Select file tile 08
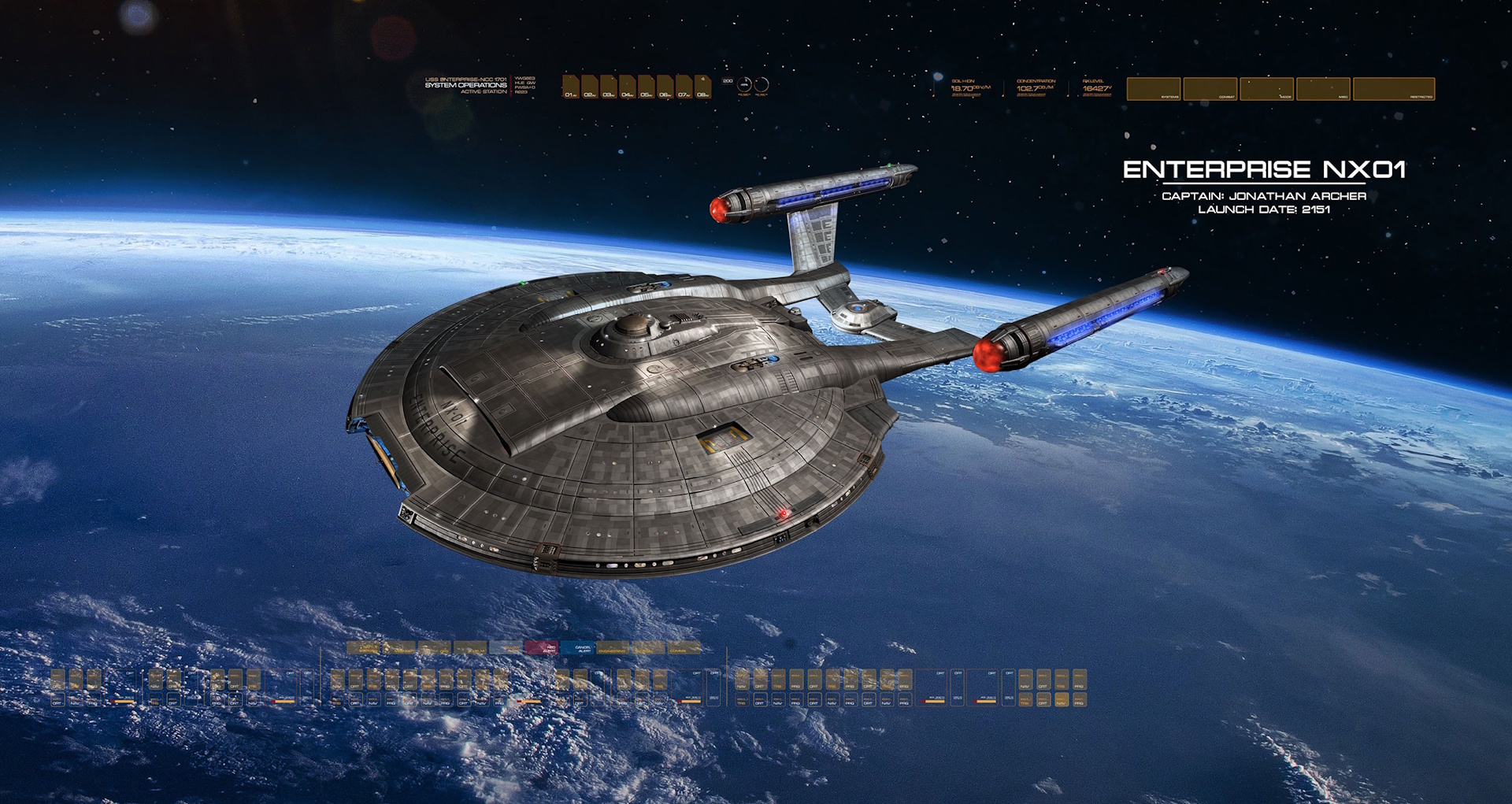The image size is (1512, 804). tap(703, 87)
